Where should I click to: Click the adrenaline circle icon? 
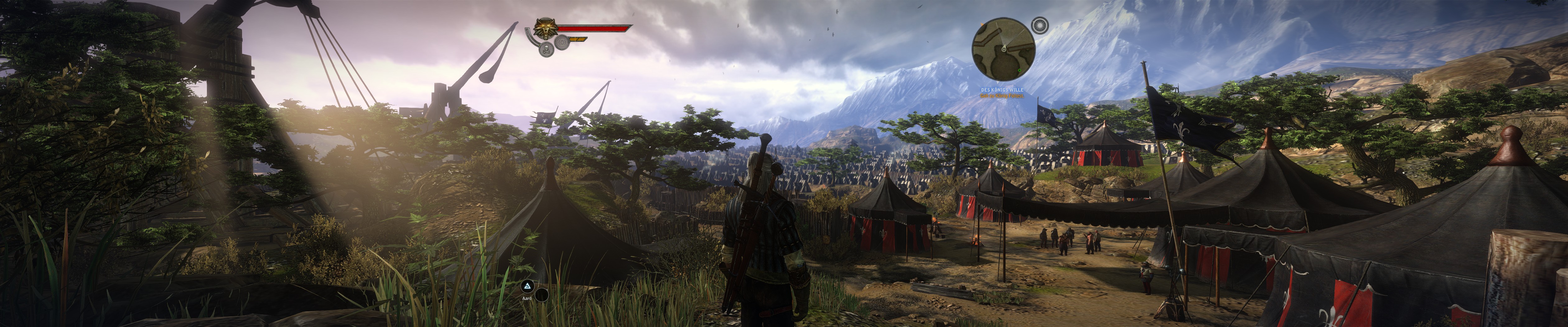pyautogui.click(x=562, y=41)
